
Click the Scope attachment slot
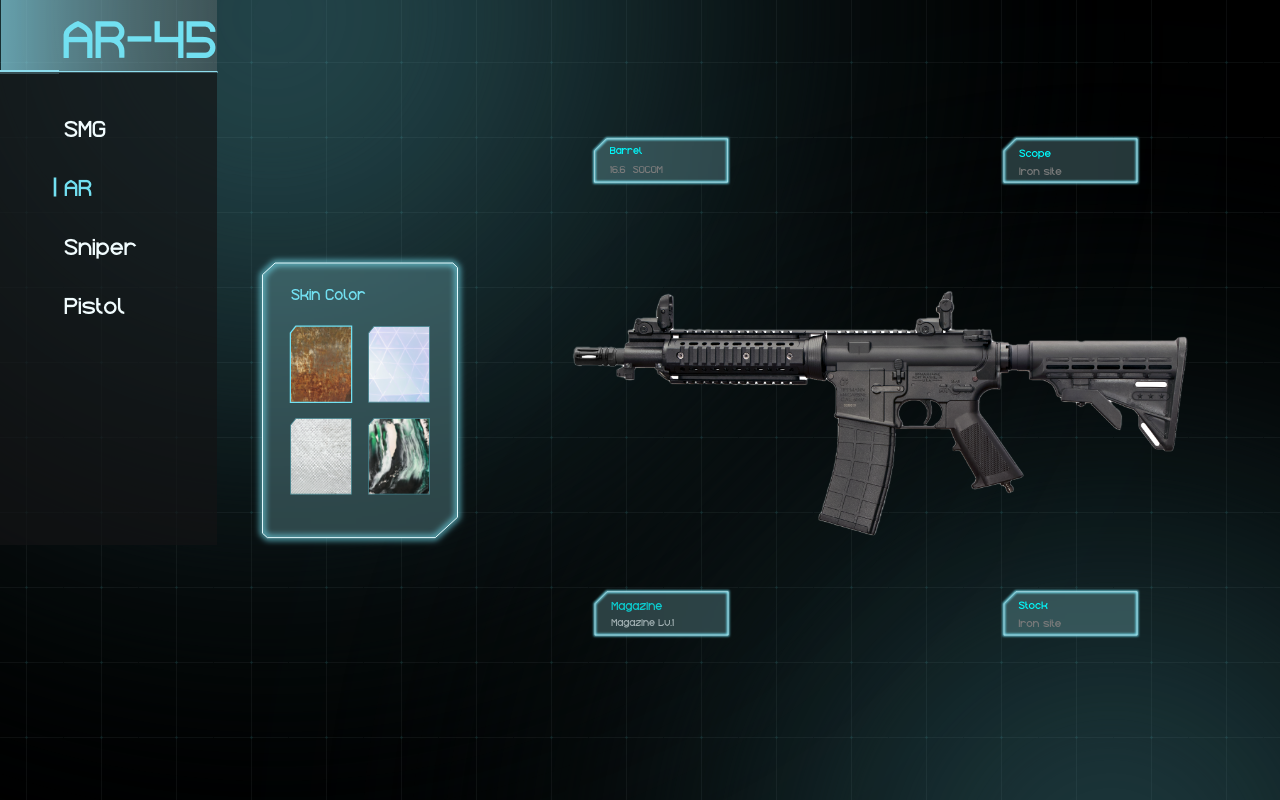click(1070, 161)
